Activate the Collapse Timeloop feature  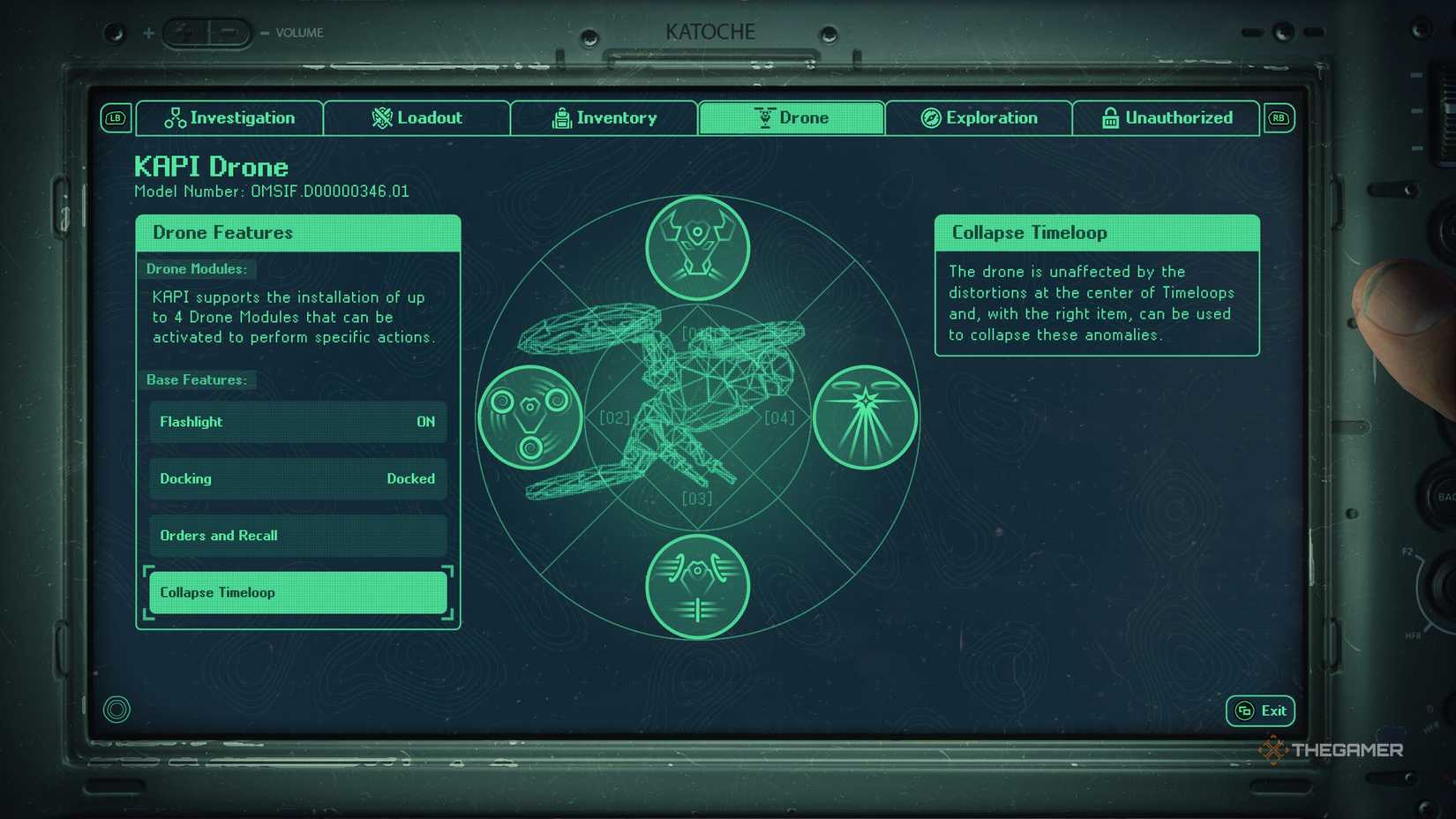coord(297,592)
